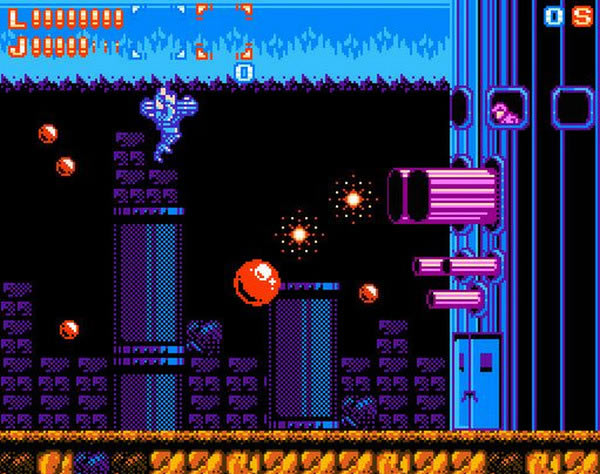Select the orange-bracketed empty item slot
Image resolution: width=600 pixels, height=474 pixels.
pyautogui.click(x=222, y=31)
